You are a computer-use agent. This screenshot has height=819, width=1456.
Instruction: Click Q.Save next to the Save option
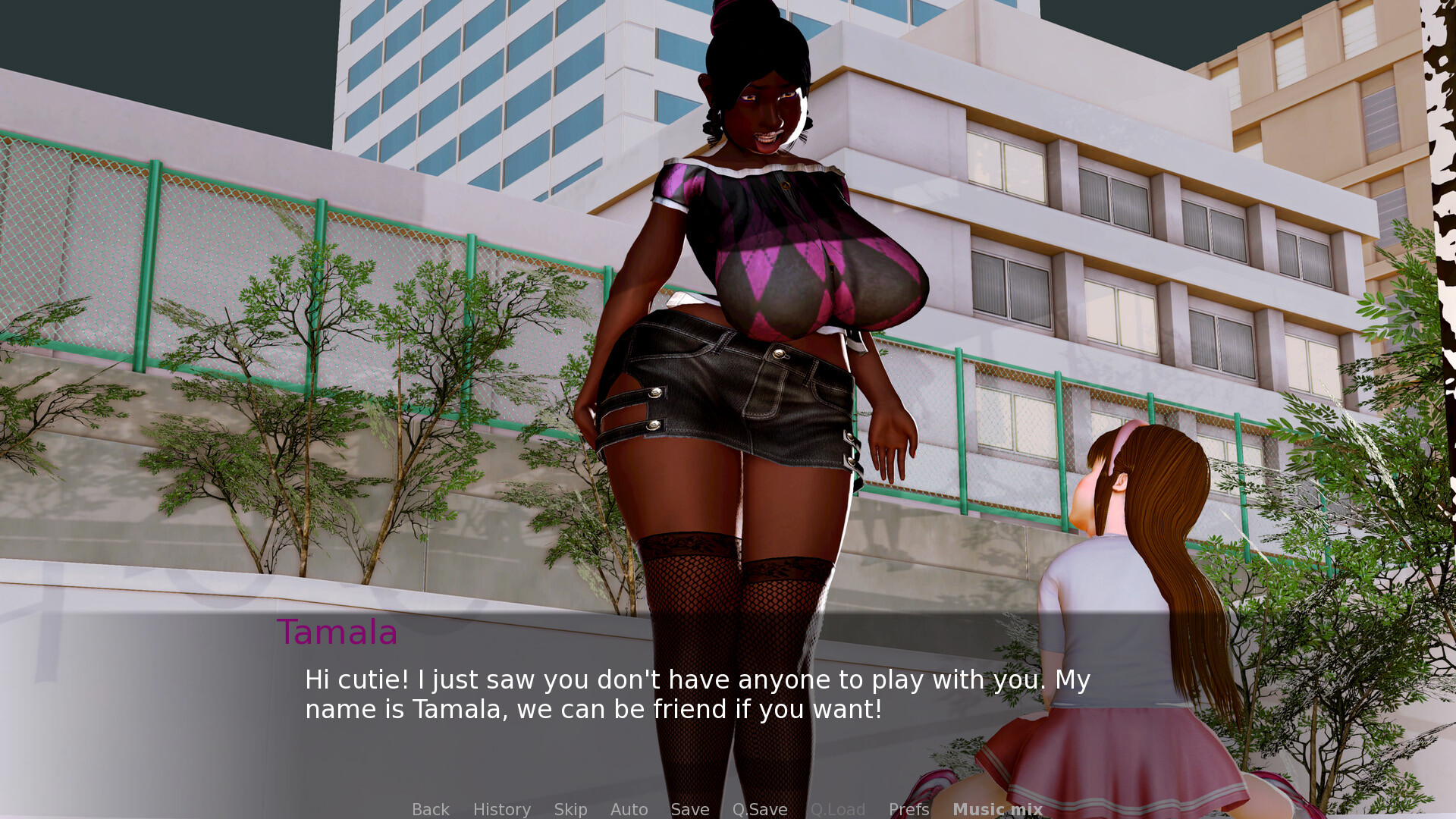(x=760, y=809)
